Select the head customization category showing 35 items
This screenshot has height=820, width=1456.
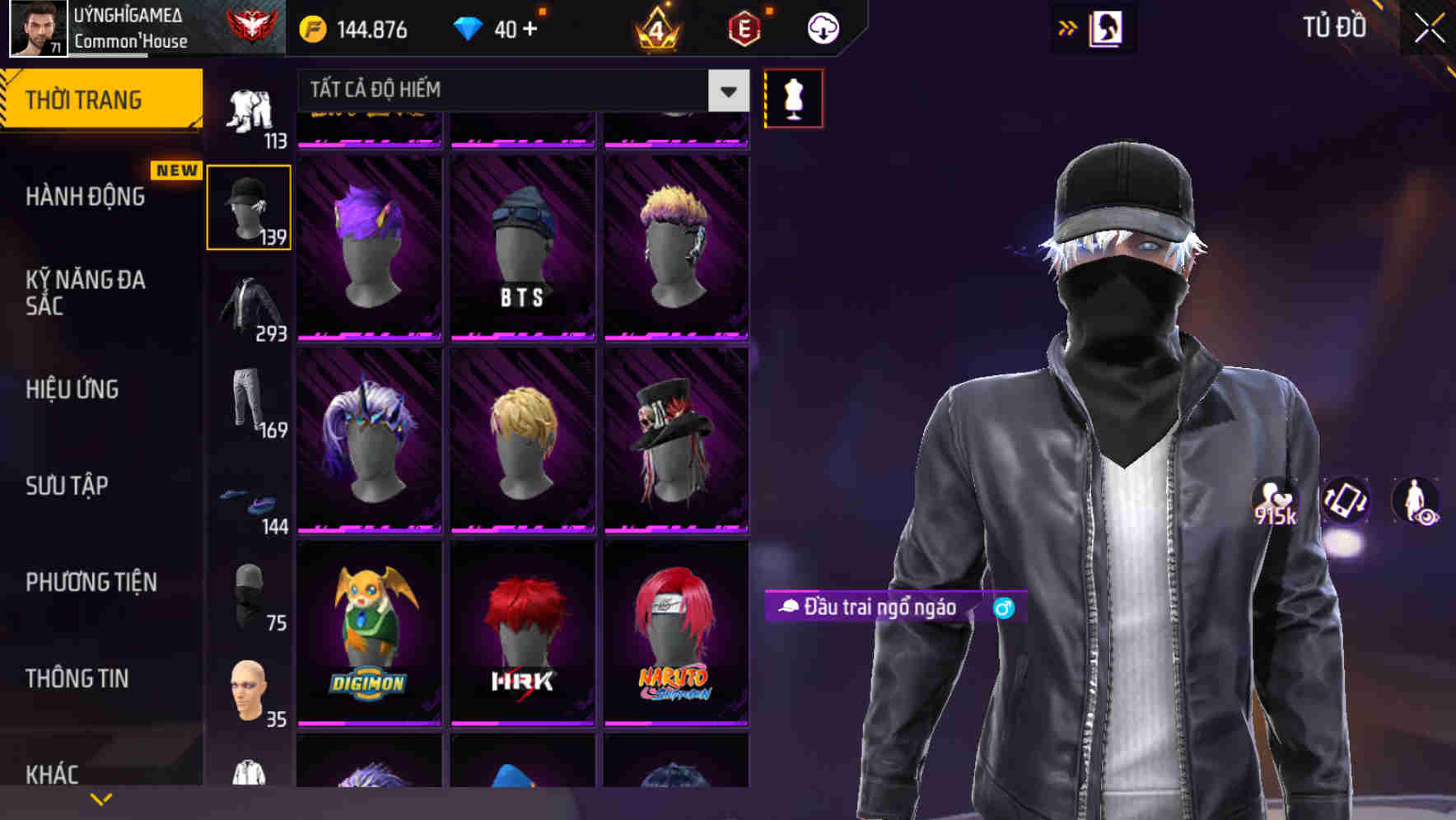pos(249,692)
